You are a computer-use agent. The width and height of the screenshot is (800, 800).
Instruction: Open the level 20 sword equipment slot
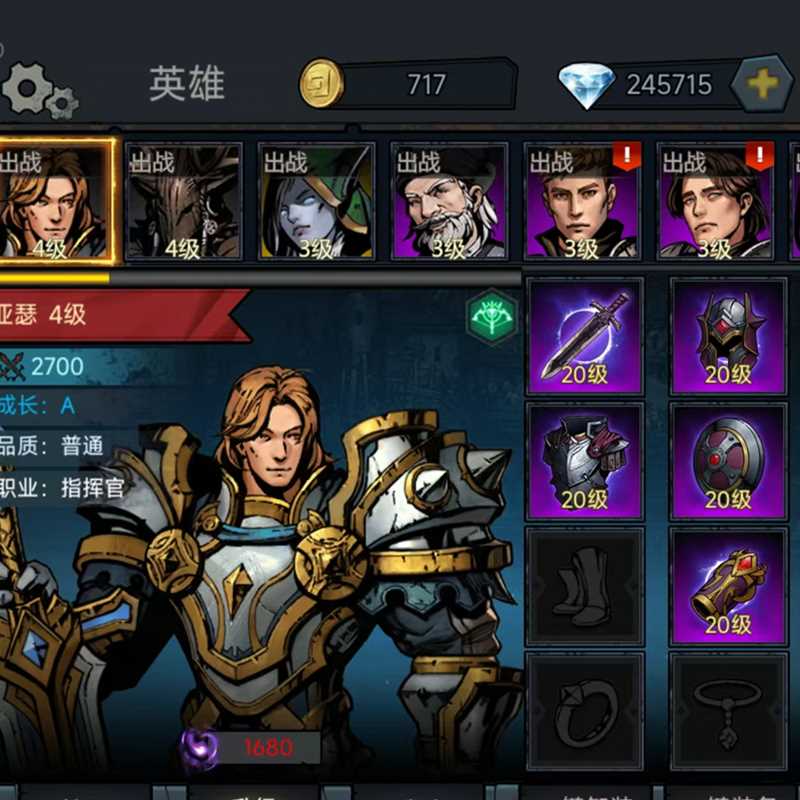585,336
